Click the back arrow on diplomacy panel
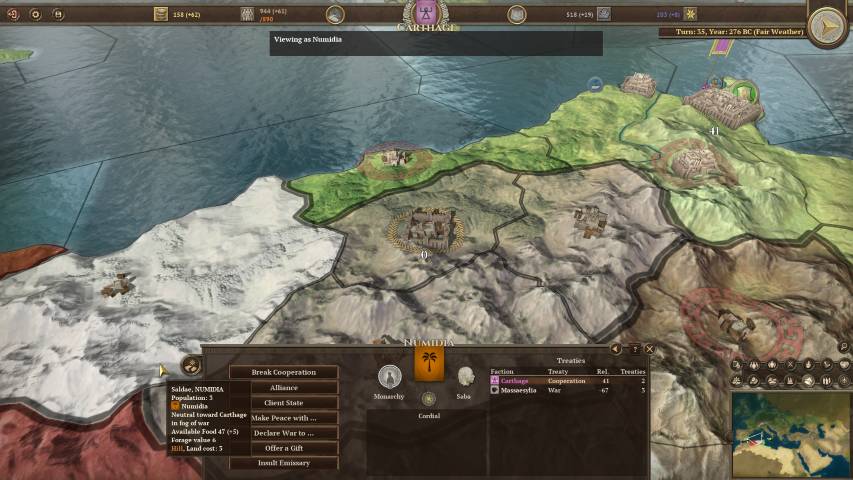This screenshot has height=480, width=853. [616, 349]
